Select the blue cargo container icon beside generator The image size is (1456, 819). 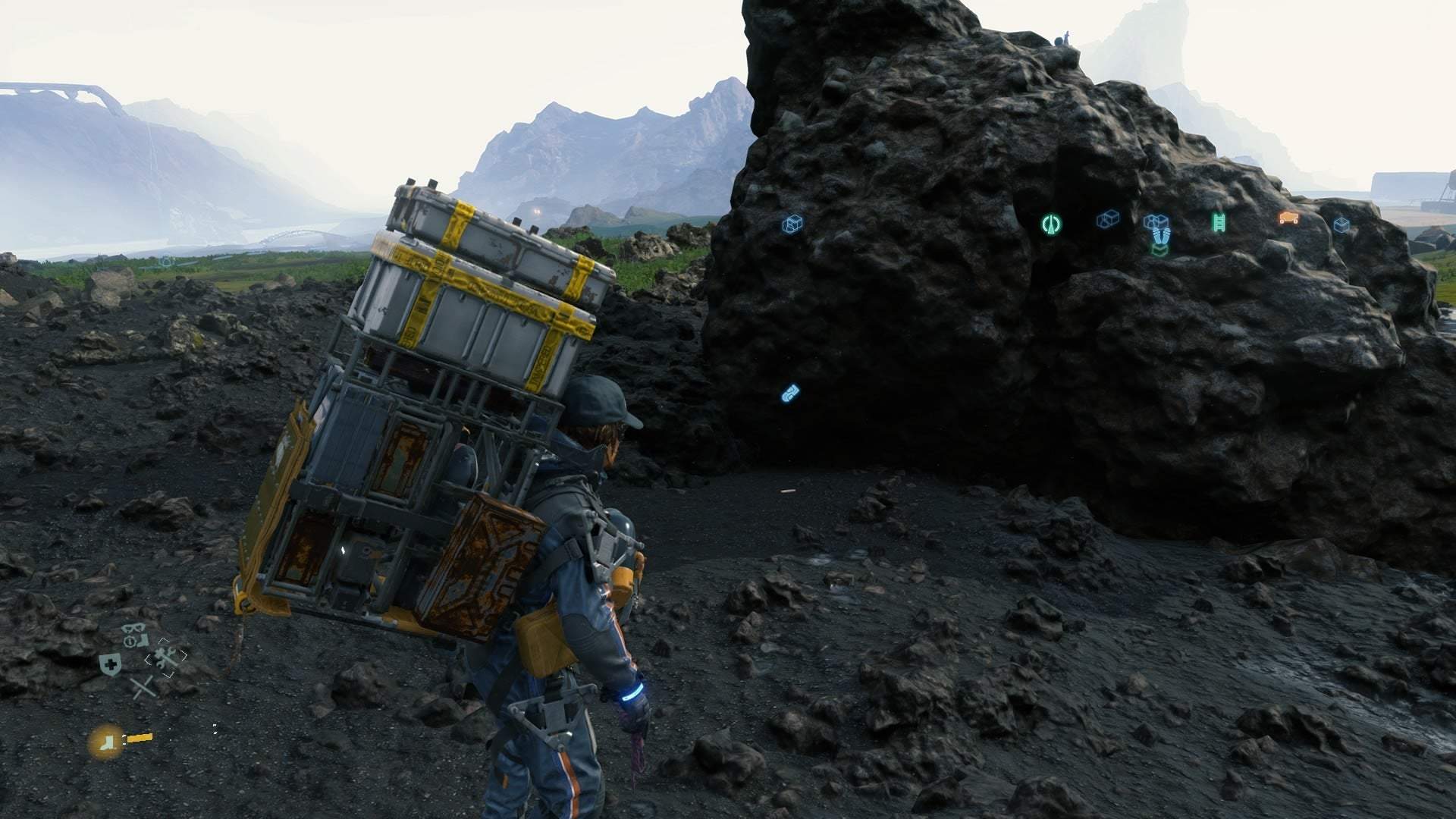[1109, 219]
